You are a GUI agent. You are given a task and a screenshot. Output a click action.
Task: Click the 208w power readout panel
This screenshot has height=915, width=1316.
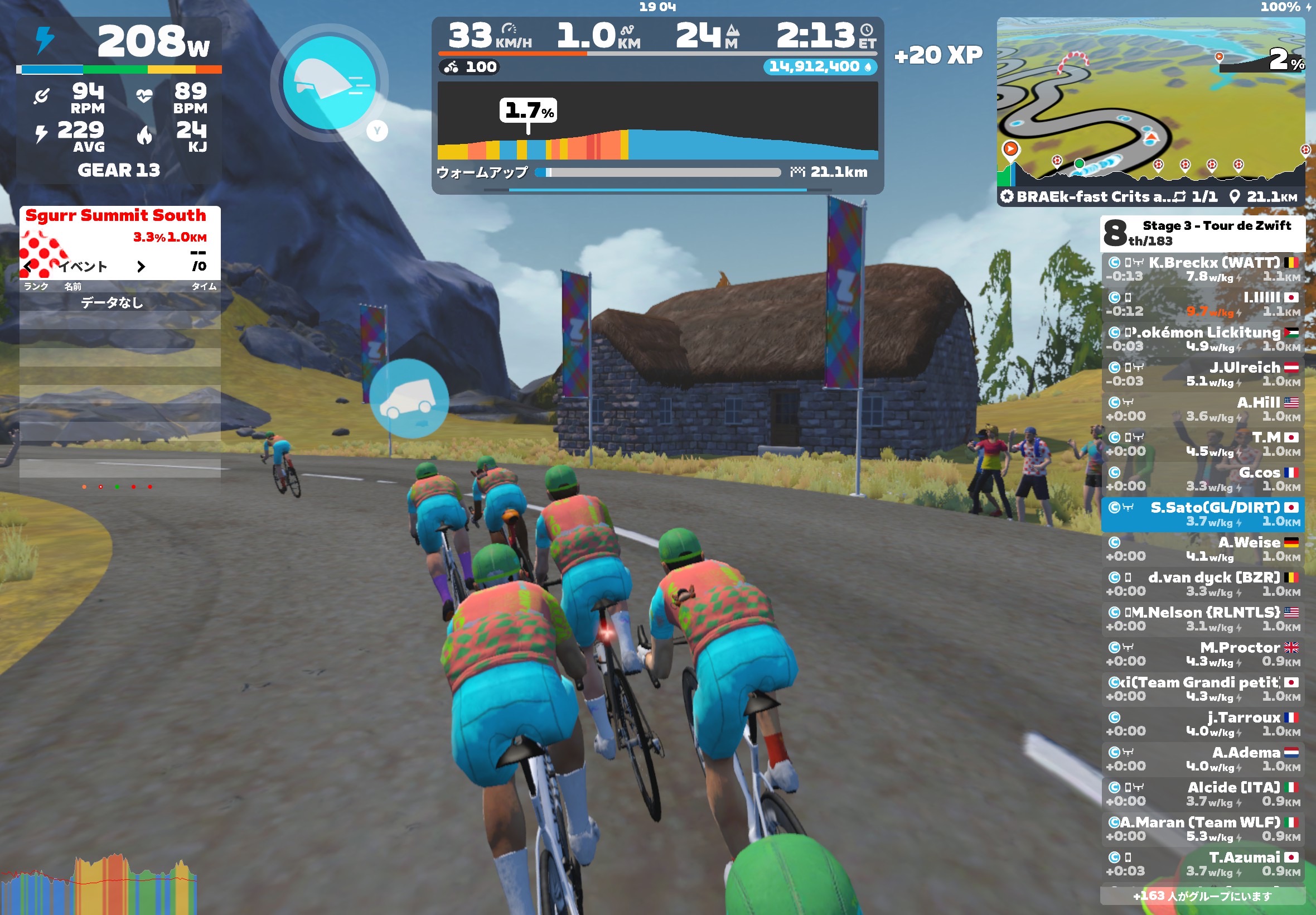(119, 42)
